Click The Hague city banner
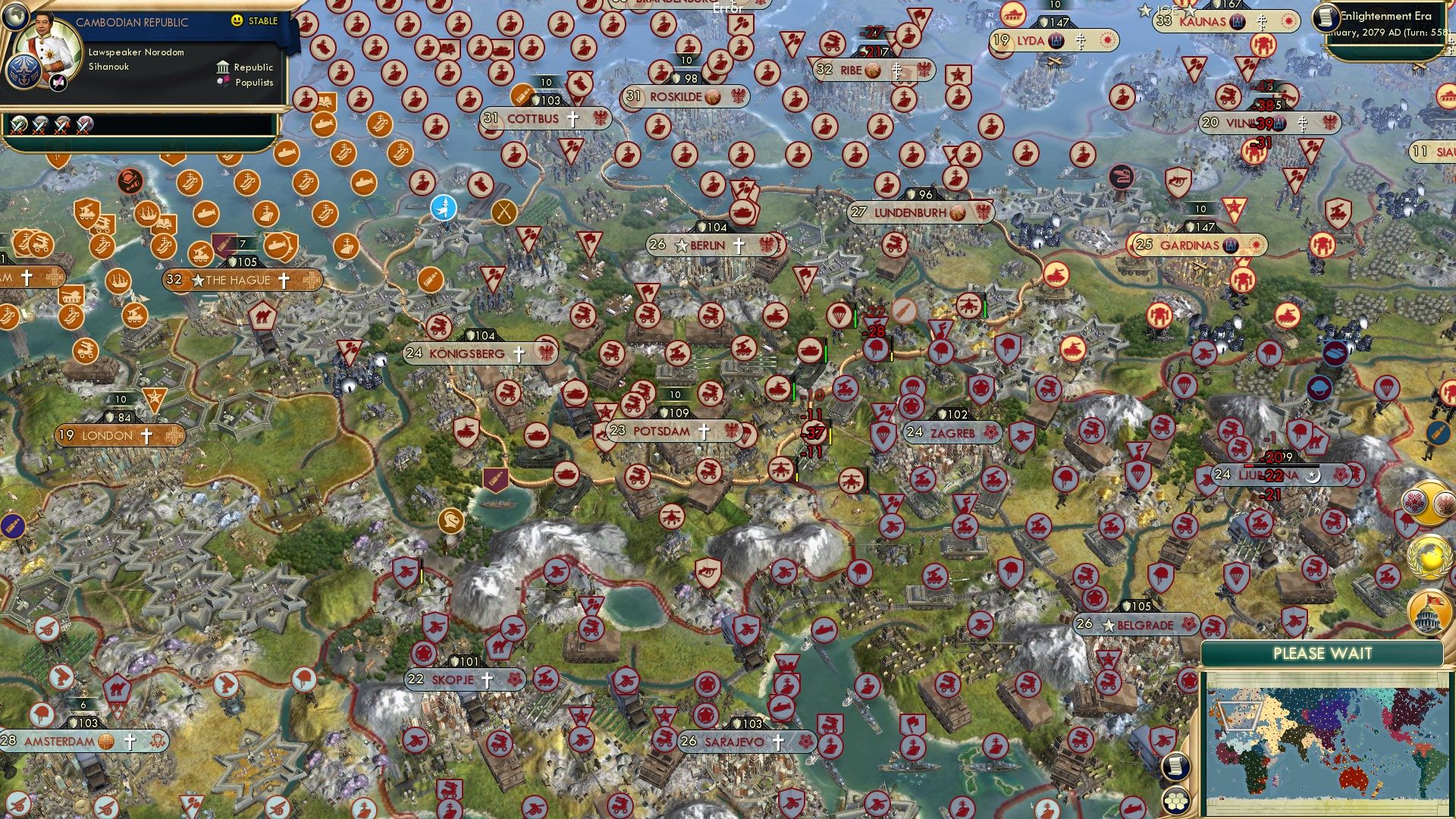Screen dimensions: 1456x819 pyautogui.click(x=243, y=280)
